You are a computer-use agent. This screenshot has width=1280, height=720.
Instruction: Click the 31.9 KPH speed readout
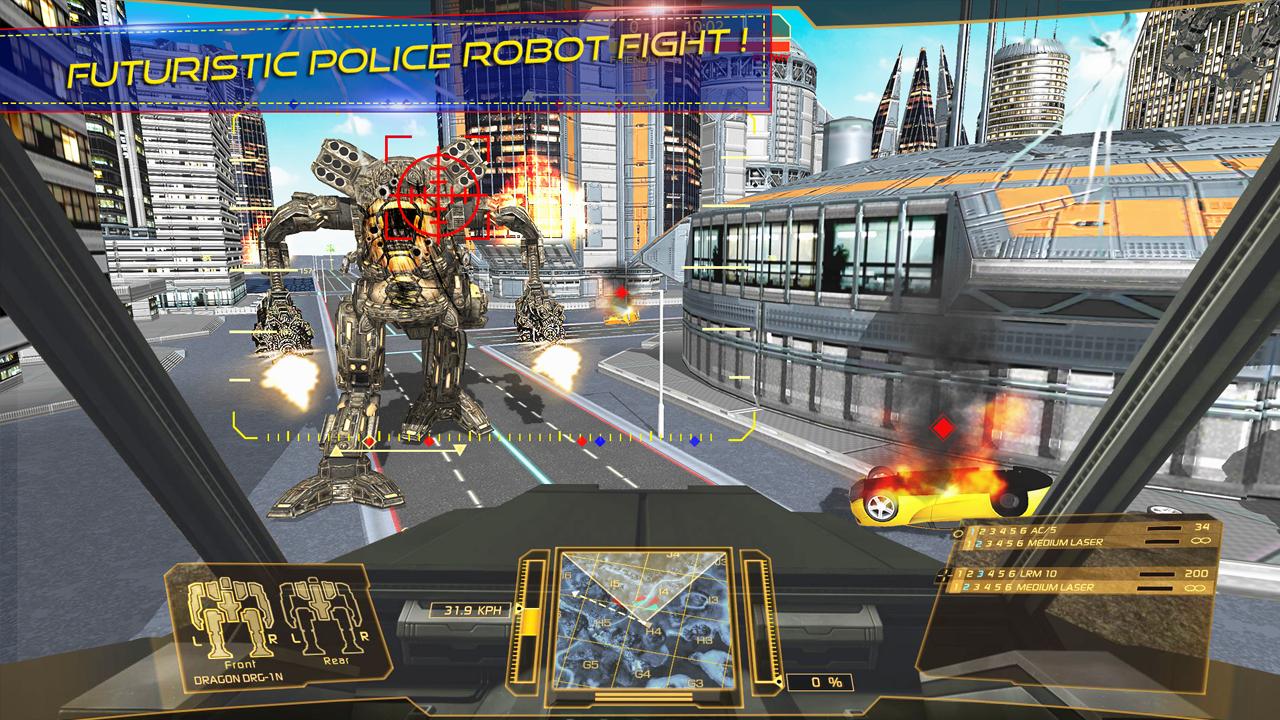tap(474, 608)
